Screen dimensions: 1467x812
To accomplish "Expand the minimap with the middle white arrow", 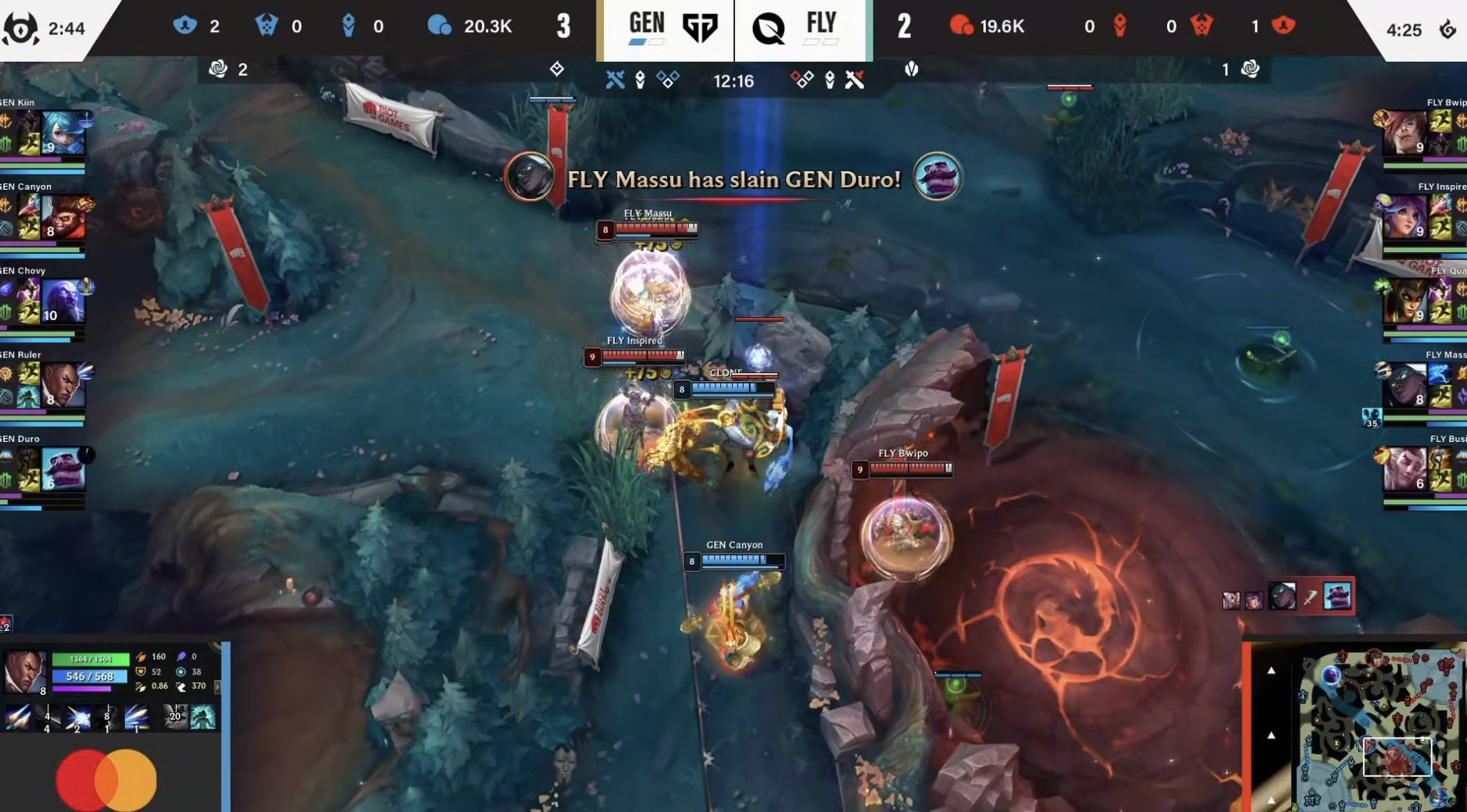I will tap(1271, 735).
